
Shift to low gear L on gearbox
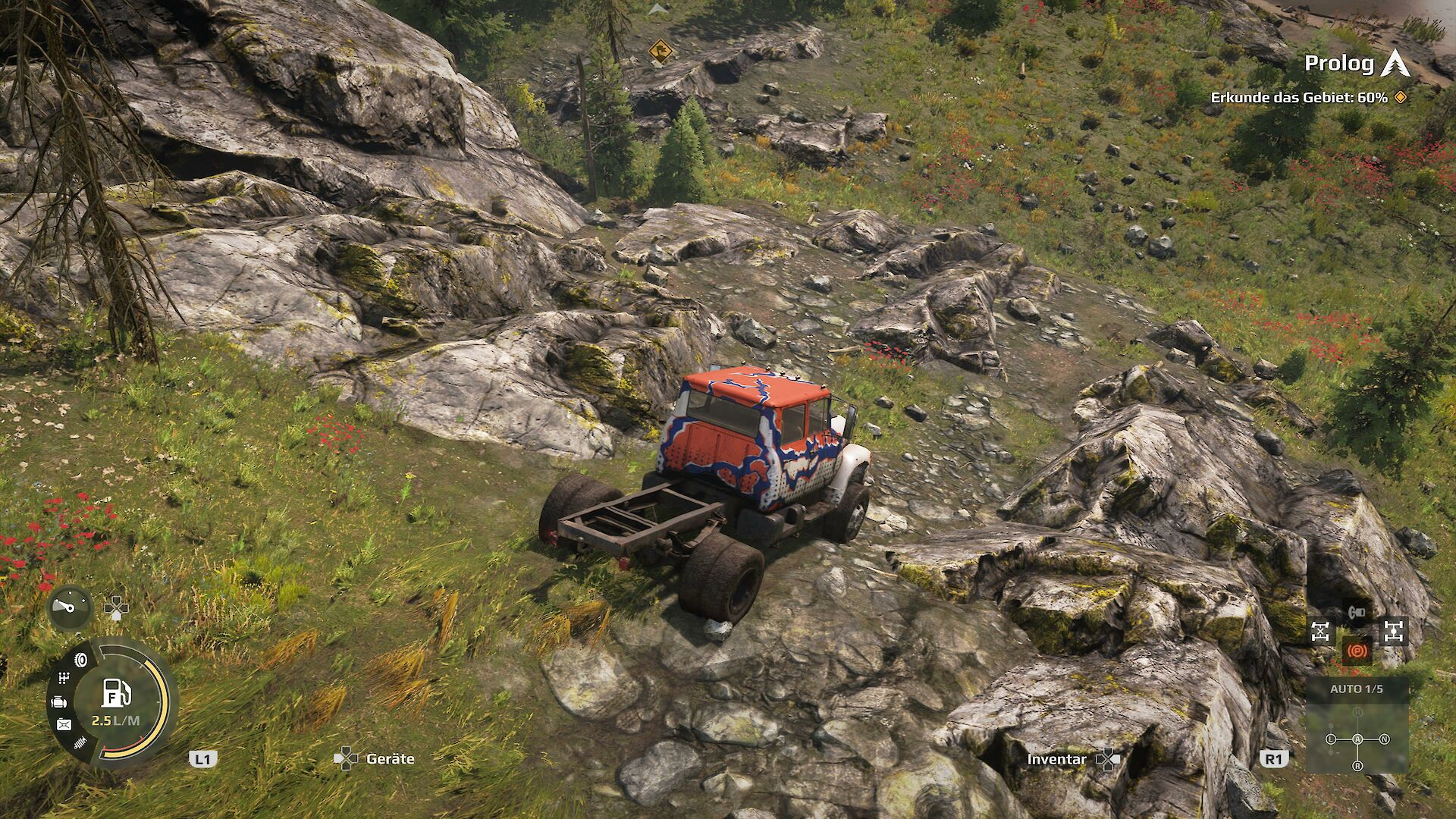[x=1331, y=739]
